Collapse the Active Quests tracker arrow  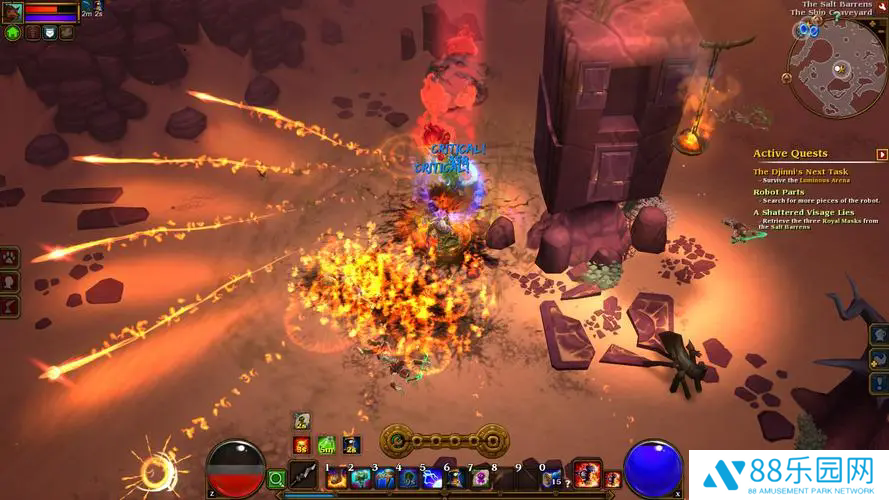[x=882, y=154]
